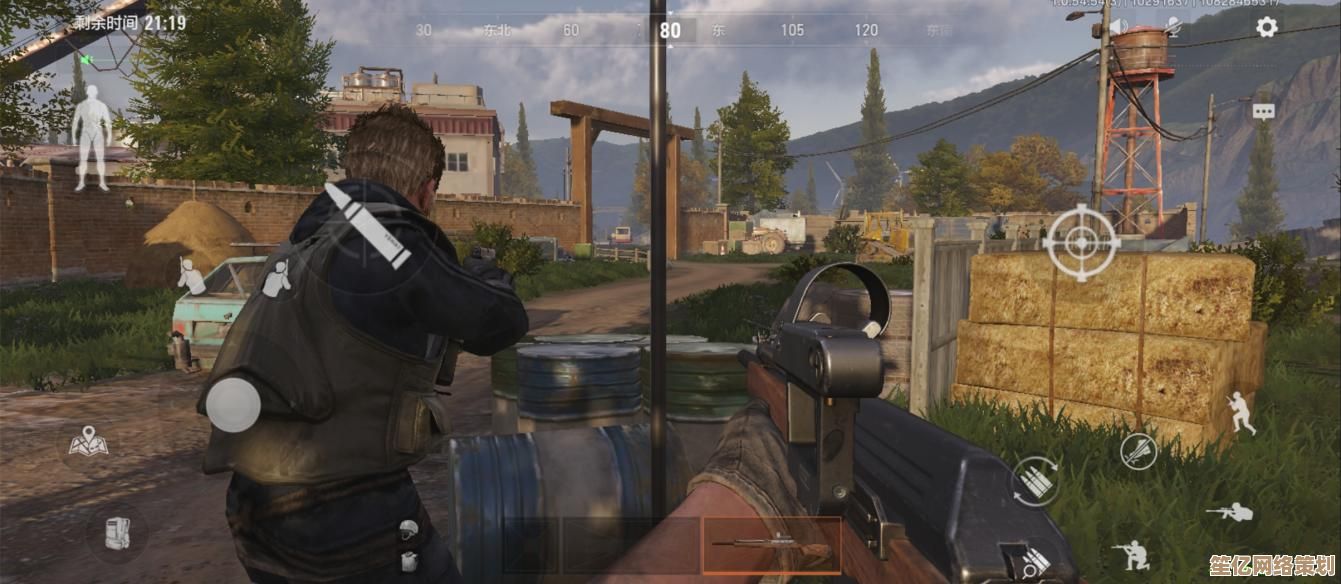The image size is (1341, 584).
Task: Inspect ammo with the magnifier bullets icon
Action: [1034, 562]
